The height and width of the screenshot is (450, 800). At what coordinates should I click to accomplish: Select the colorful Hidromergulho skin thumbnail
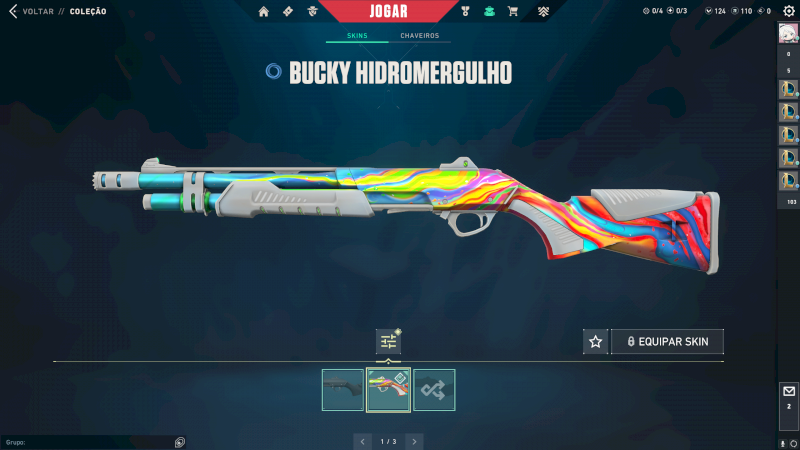(388, 390)
